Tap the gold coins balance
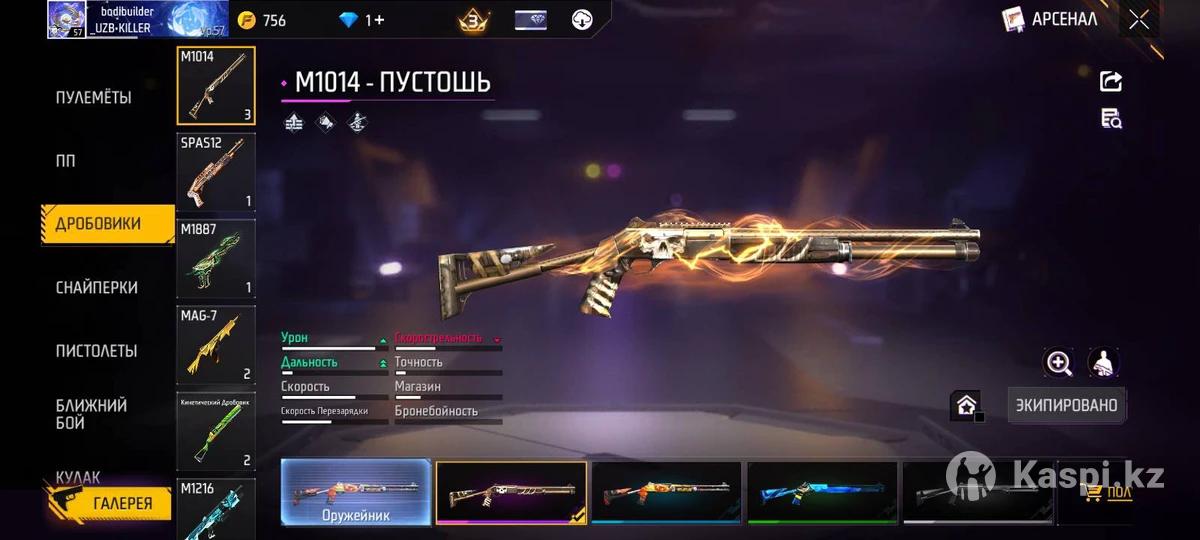 point(263,20)
